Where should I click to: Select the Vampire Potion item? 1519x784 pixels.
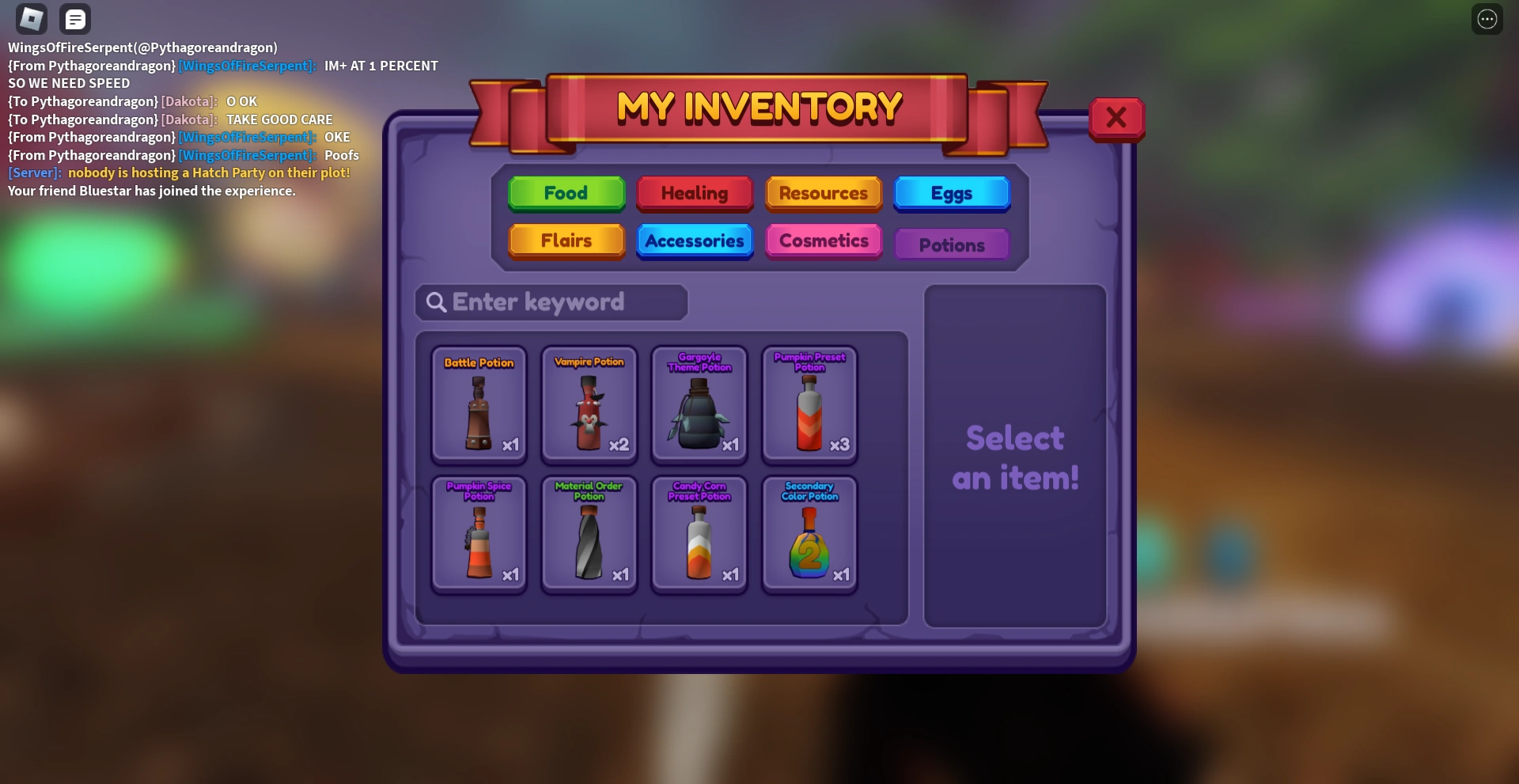[x=588, y=404]
